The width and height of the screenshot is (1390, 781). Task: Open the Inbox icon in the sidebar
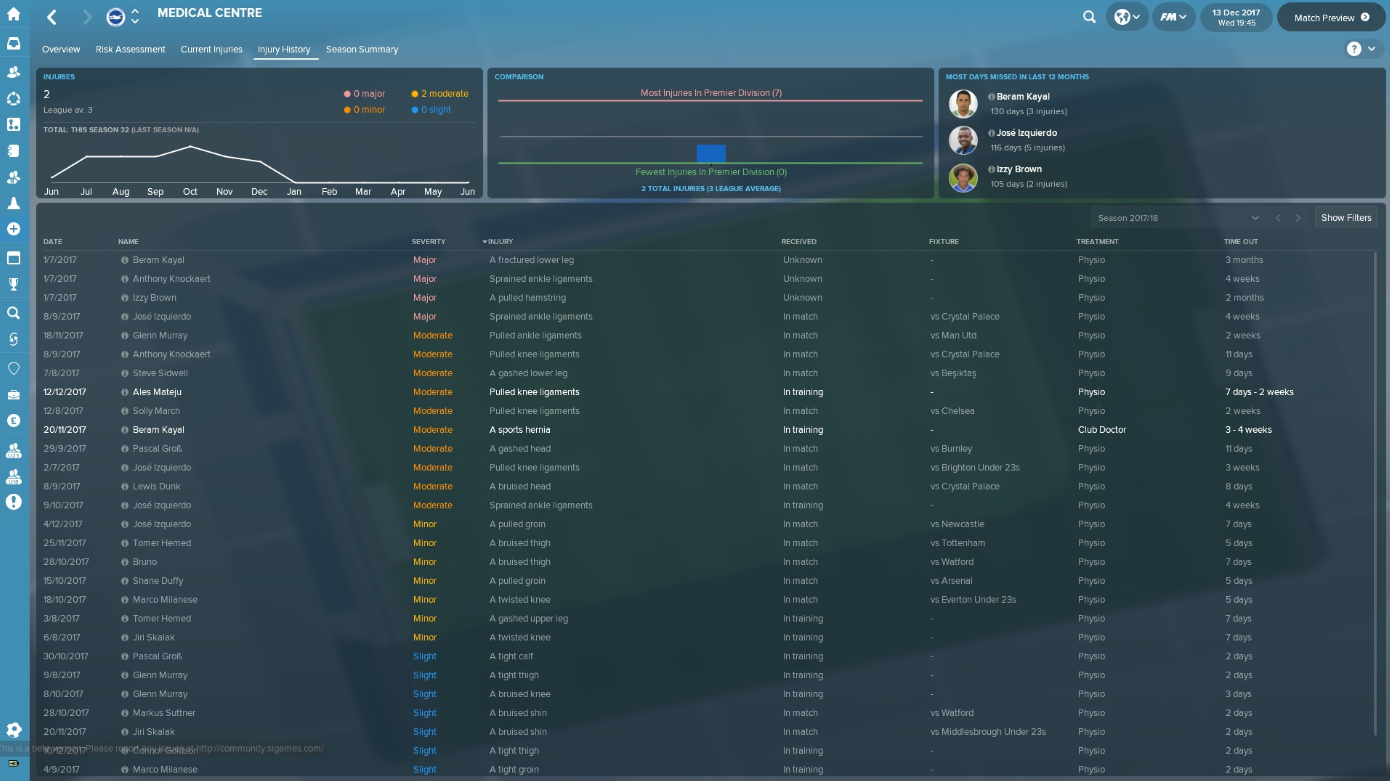(15, 42)
